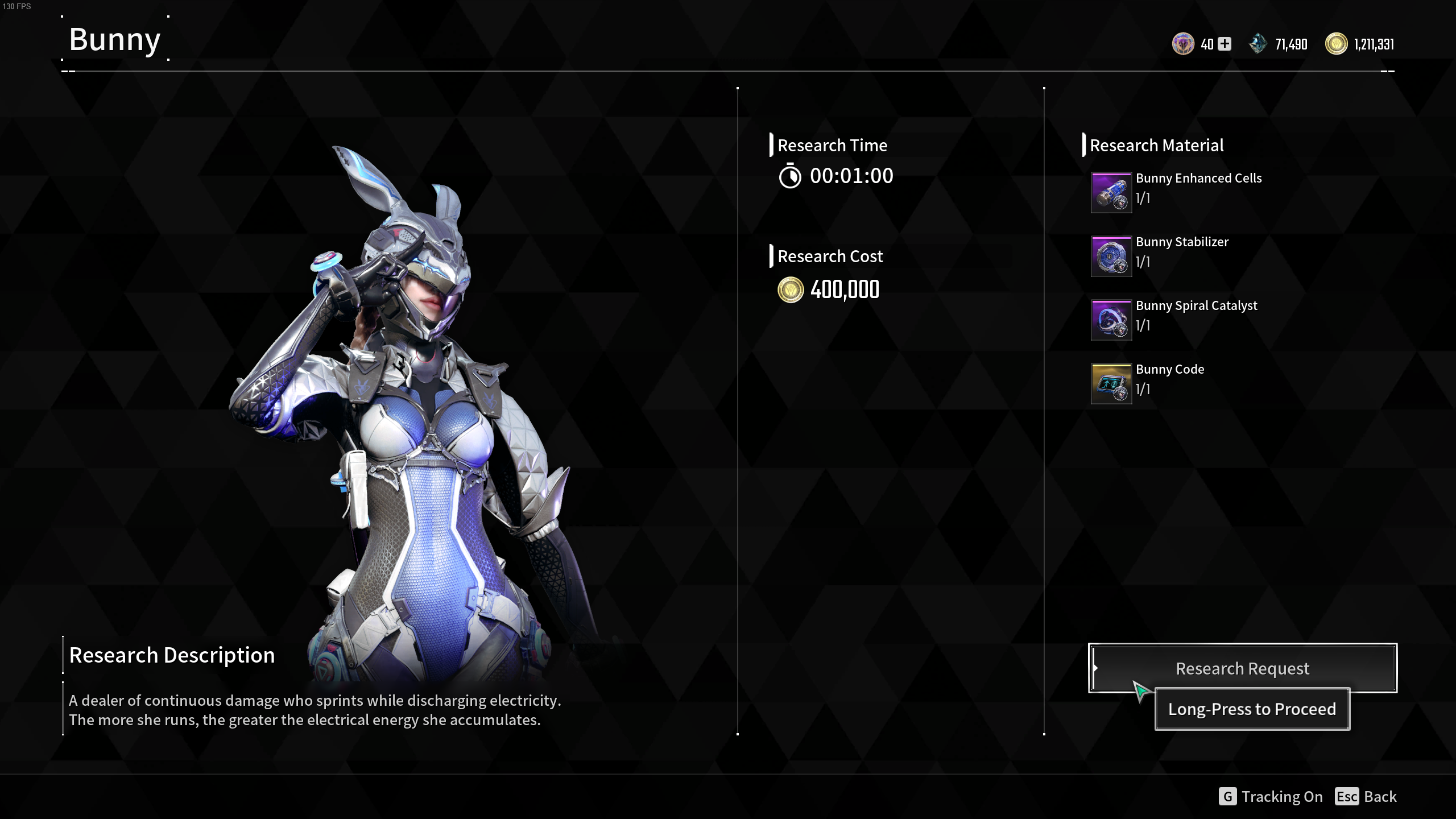Select the Bunny Stabilizer material icon
The width and height of the screenshot is (1456, 819).
click(x=1111, y=257)
